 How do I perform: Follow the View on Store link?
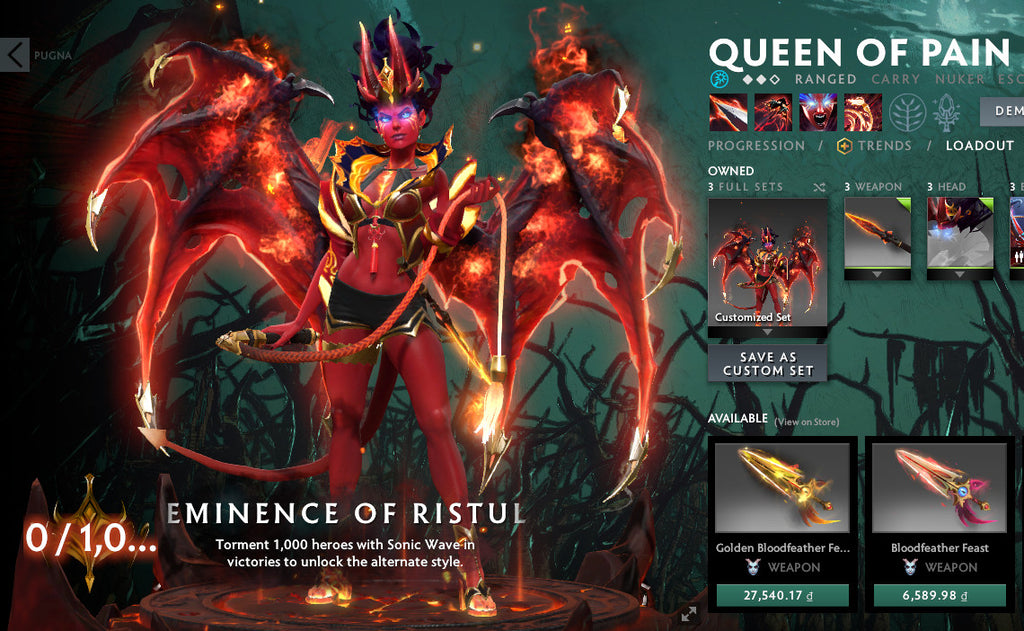click(x=807, y=422)
